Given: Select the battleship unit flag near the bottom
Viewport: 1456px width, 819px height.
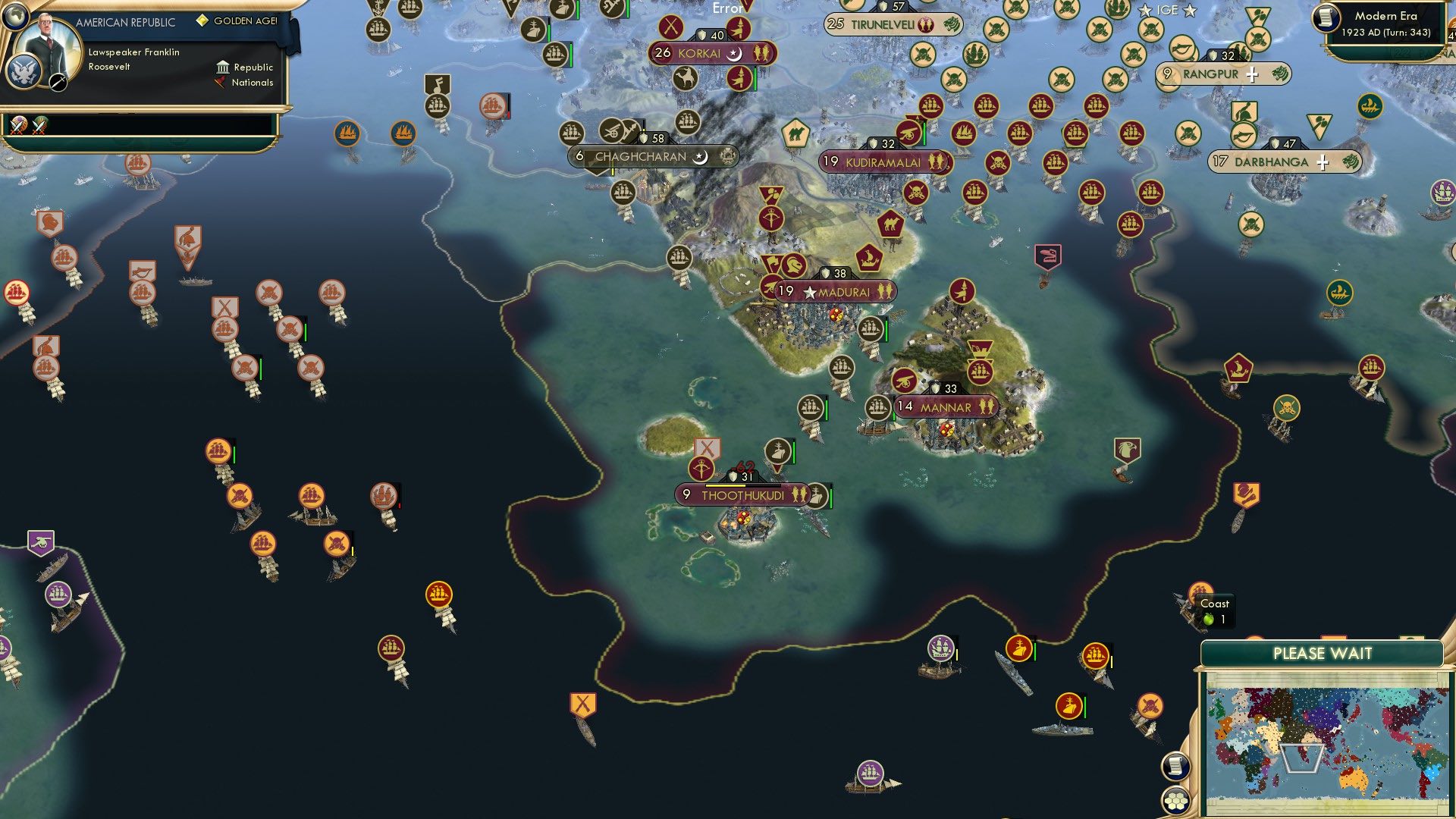Looking at the screenshot, I should point(1069,705).
